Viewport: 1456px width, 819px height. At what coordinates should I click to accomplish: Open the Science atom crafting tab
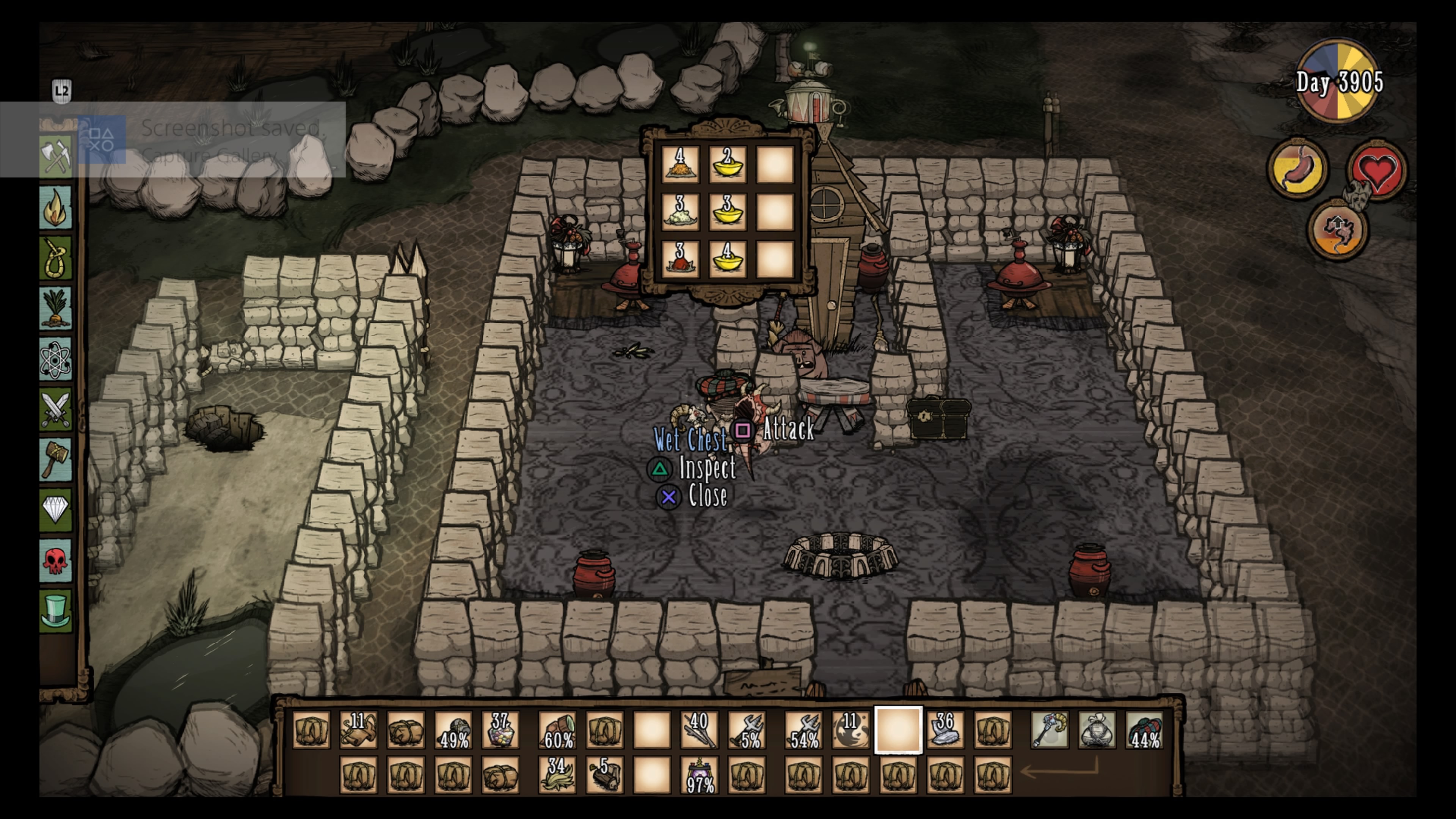(55, 358)
